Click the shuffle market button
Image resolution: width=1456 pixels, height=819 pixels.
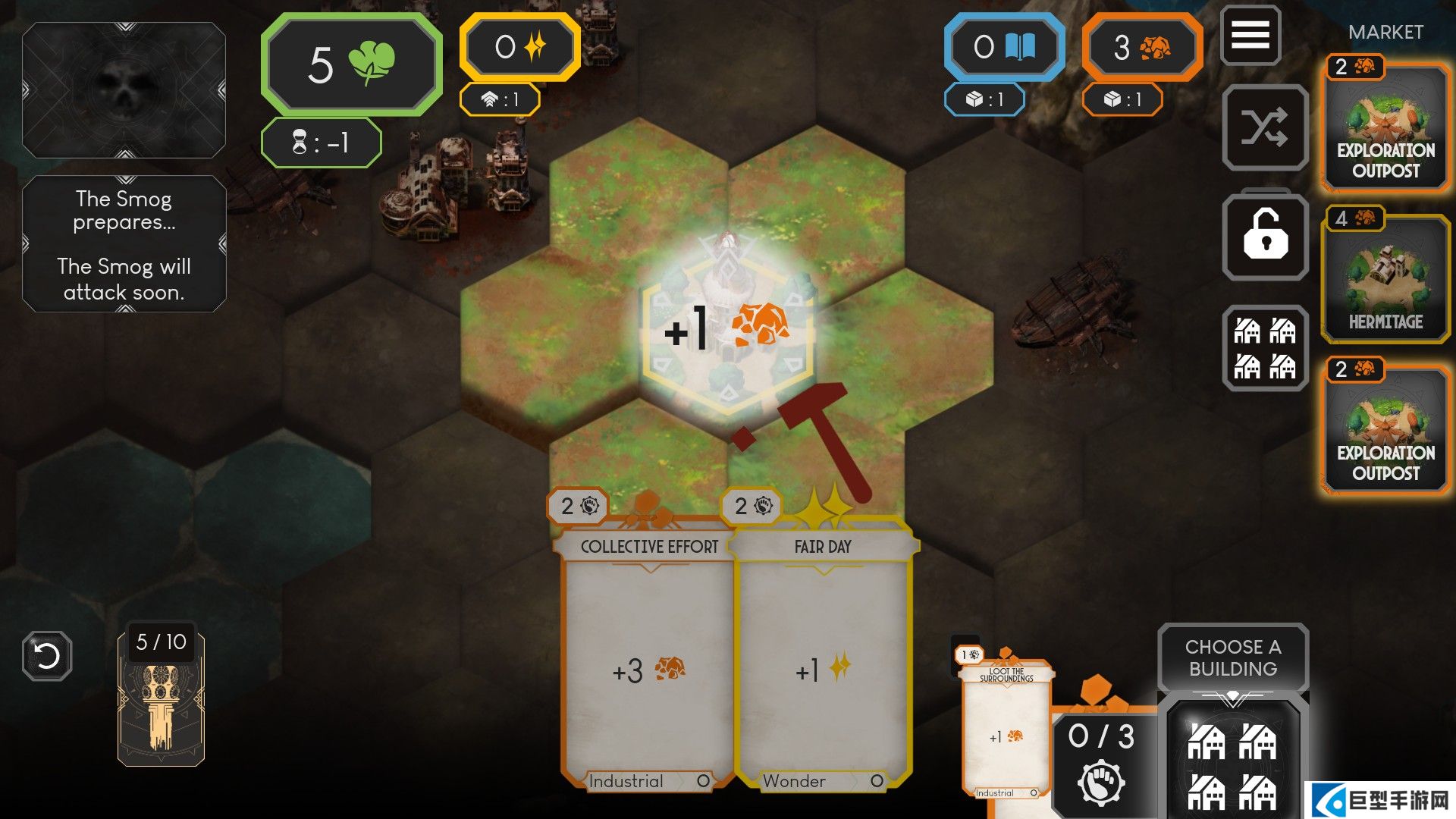(x=1265, y=127)
